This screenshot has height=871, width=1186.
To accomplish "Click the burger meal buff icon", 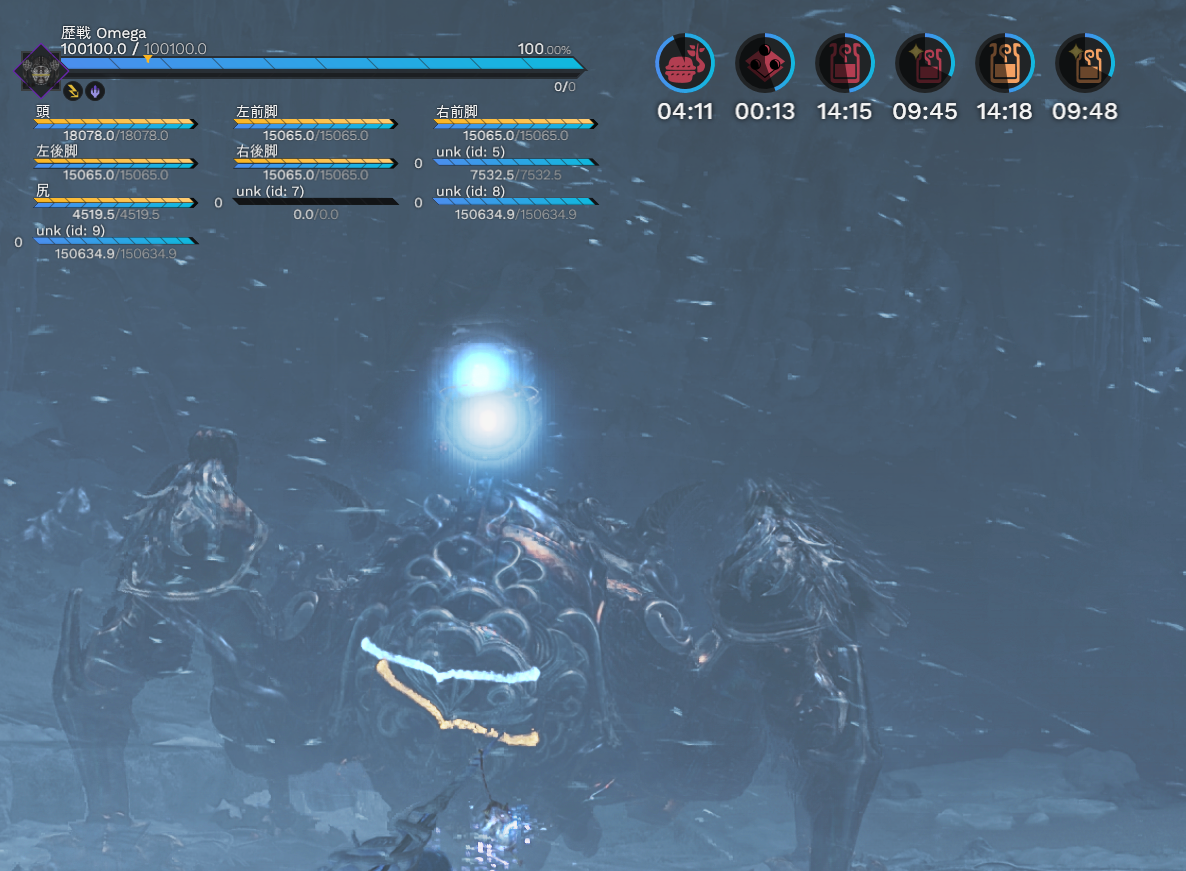I will pos(685,64).
